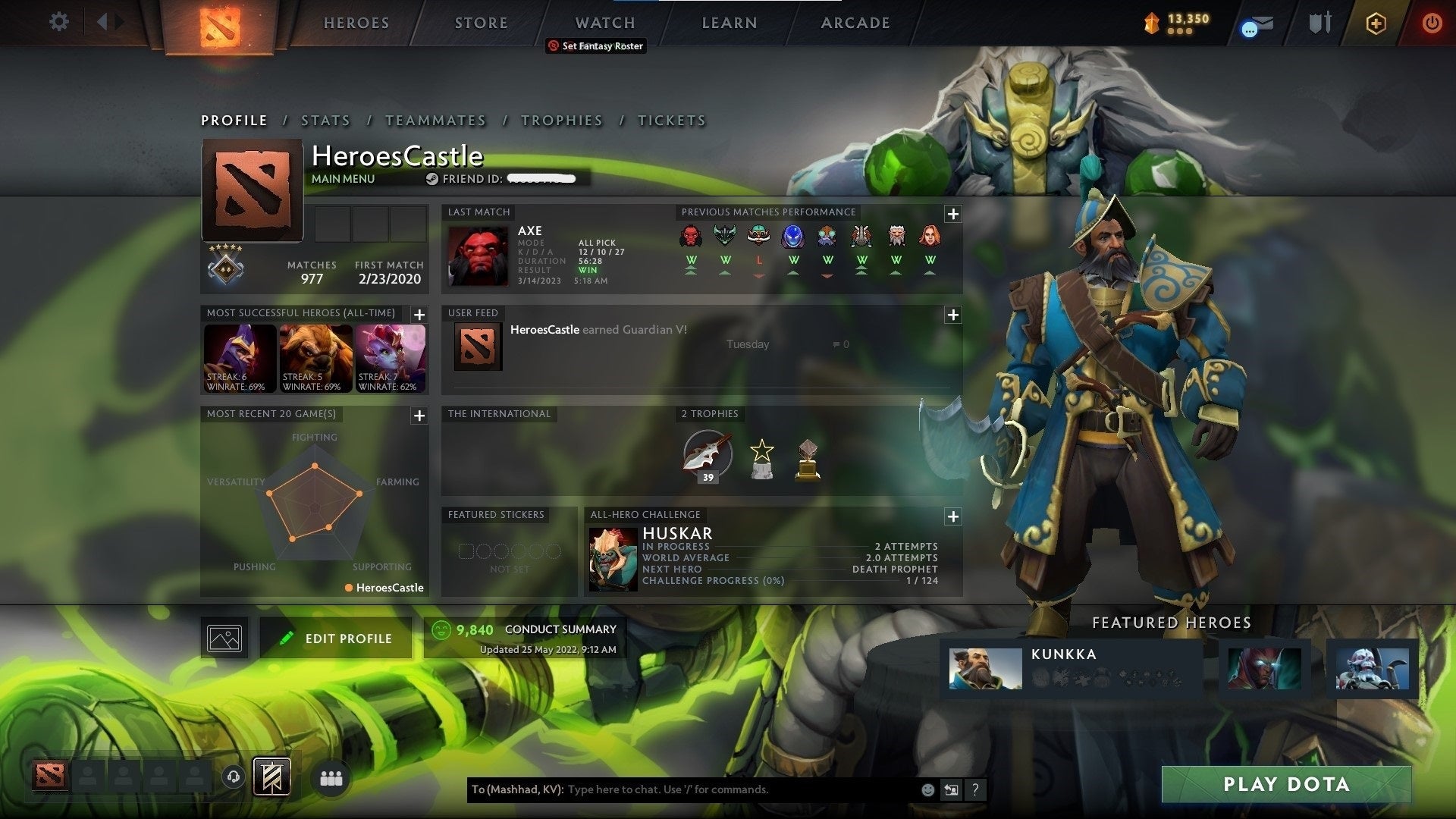View the Trophies tab
1456x819 pixels.
[561, 121]
